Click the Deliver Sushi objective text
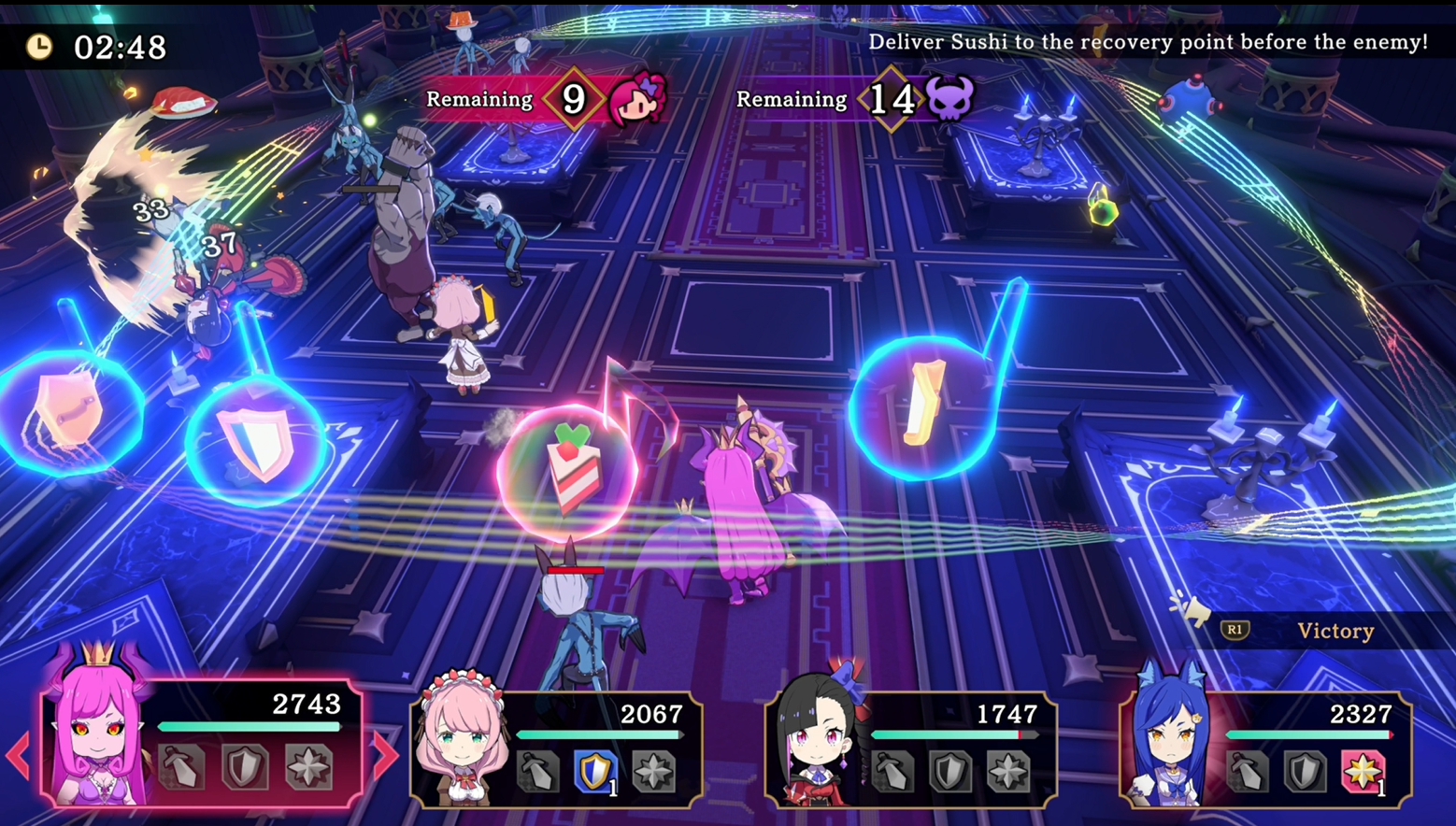Screen dimensions: 1456x826 [x=1148, y=42]
